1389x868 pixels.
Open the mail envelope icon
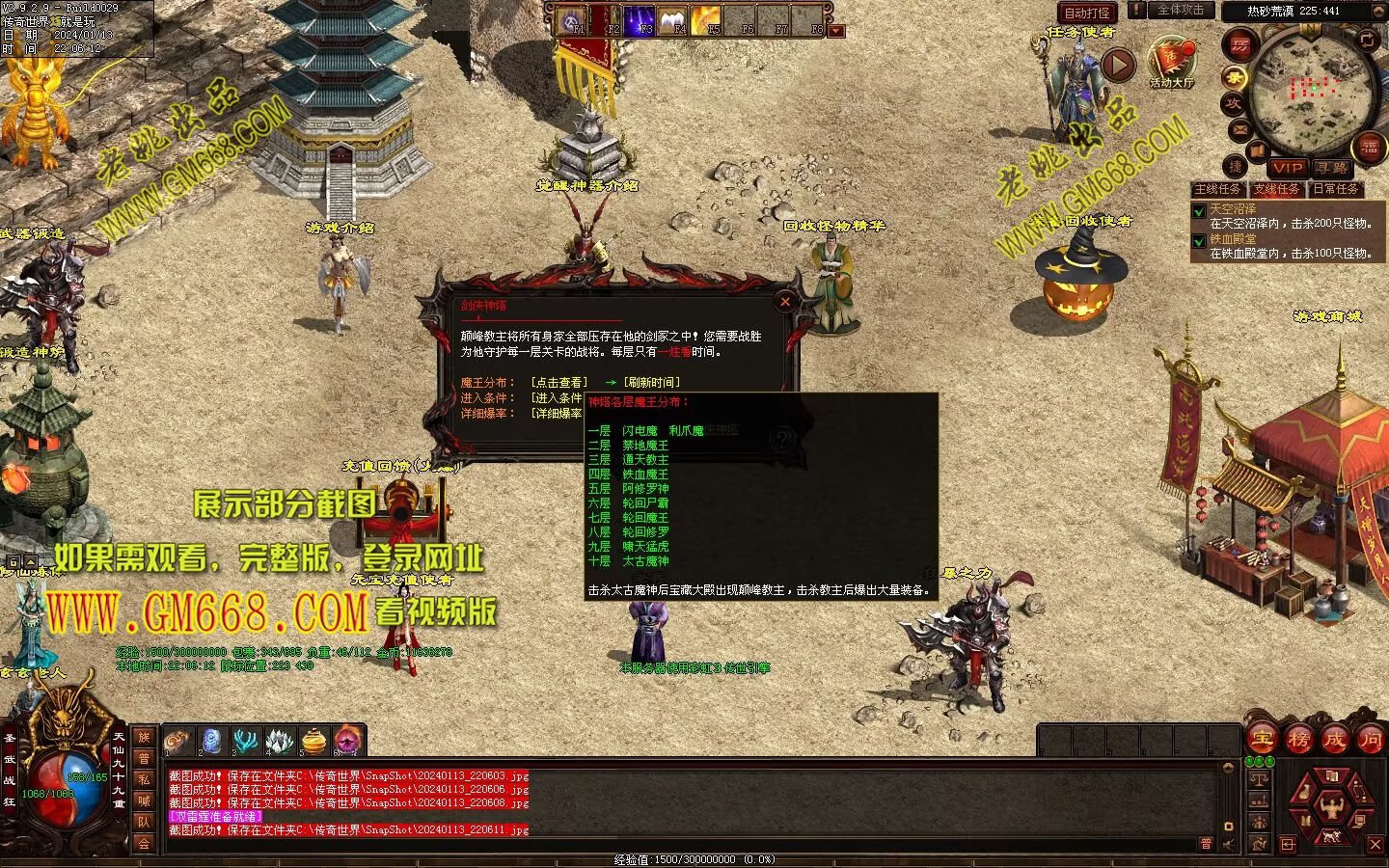[1239, 128]
